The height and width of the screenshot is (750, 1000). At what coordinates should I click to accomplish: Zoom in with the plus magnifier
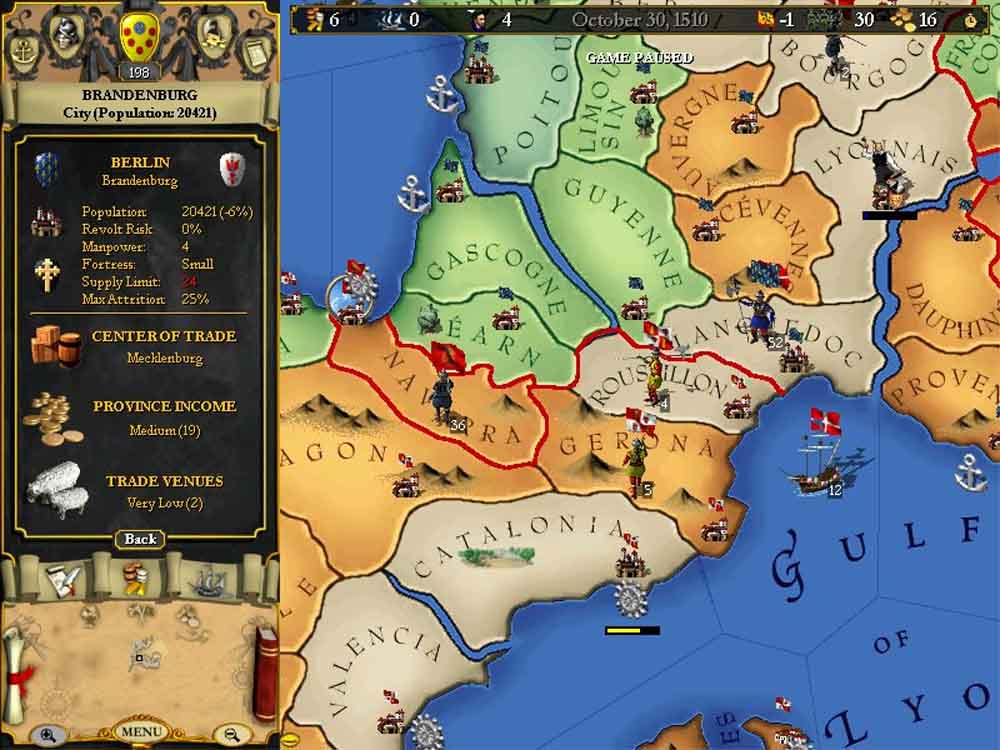48,734
